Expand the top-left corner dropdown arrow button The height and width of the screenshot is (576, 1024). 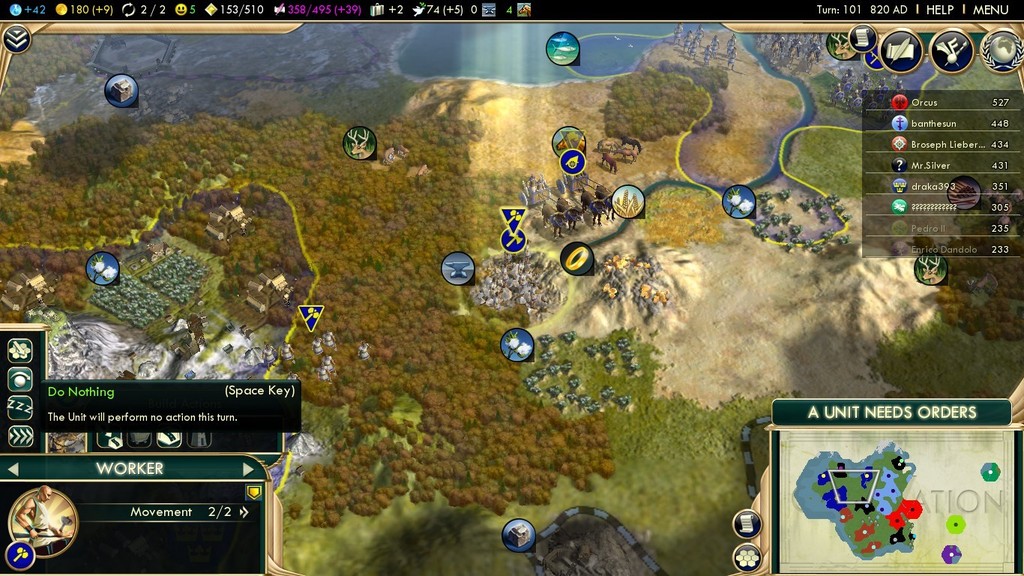coord(17,39)
